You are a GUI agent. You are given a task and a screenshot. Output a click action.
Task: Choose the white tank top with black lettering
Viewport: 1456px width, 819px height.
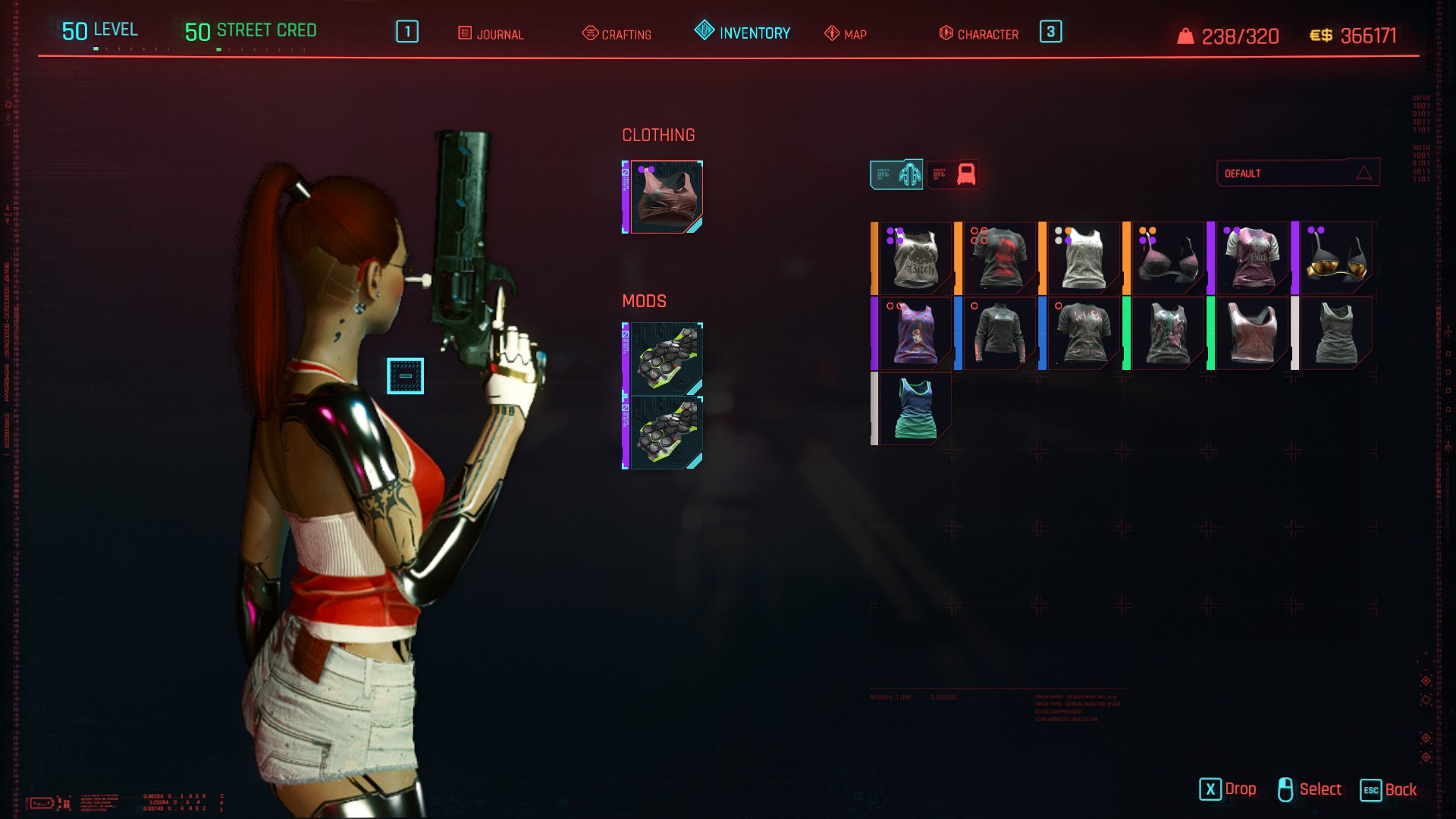(x=915, y=259)
